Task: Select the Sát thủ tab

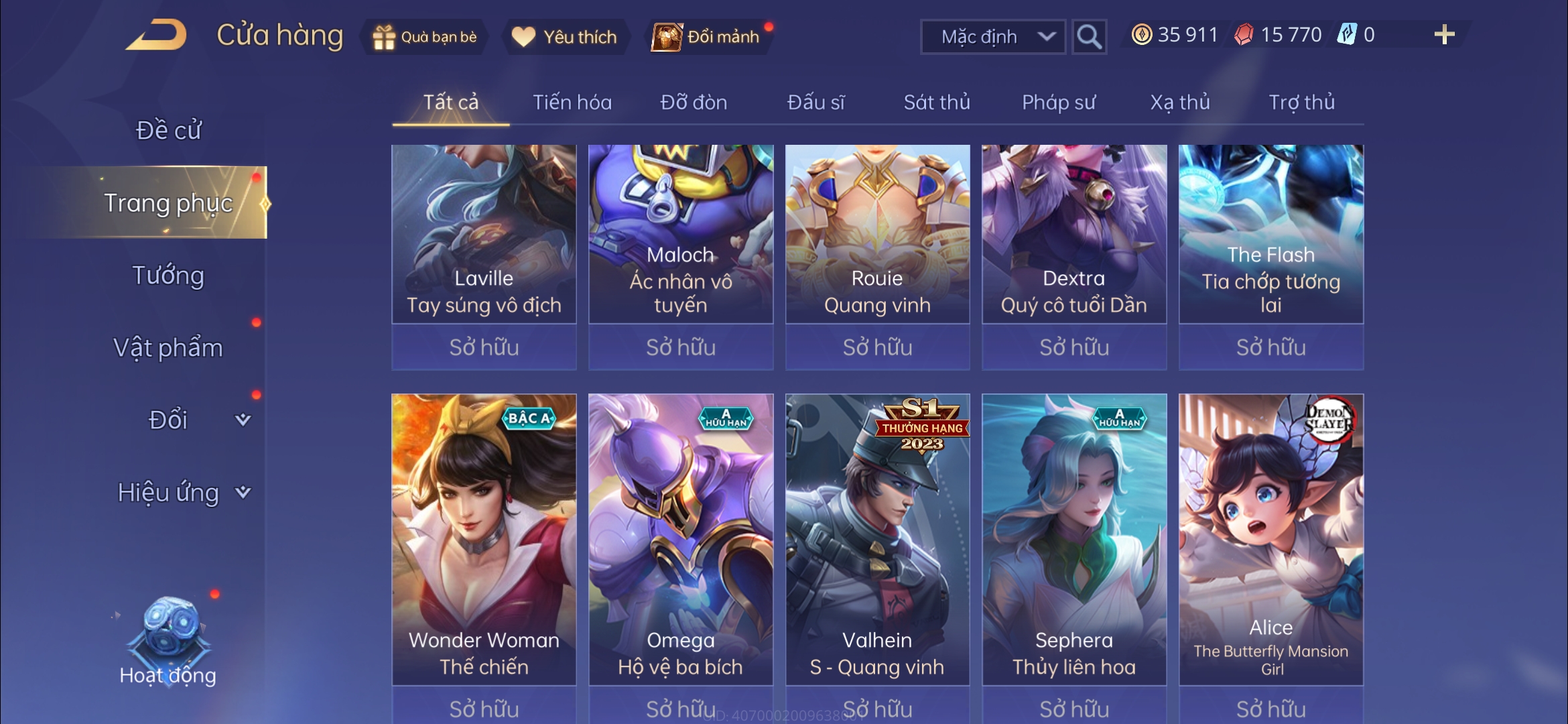Action: [x=937, y=103]
